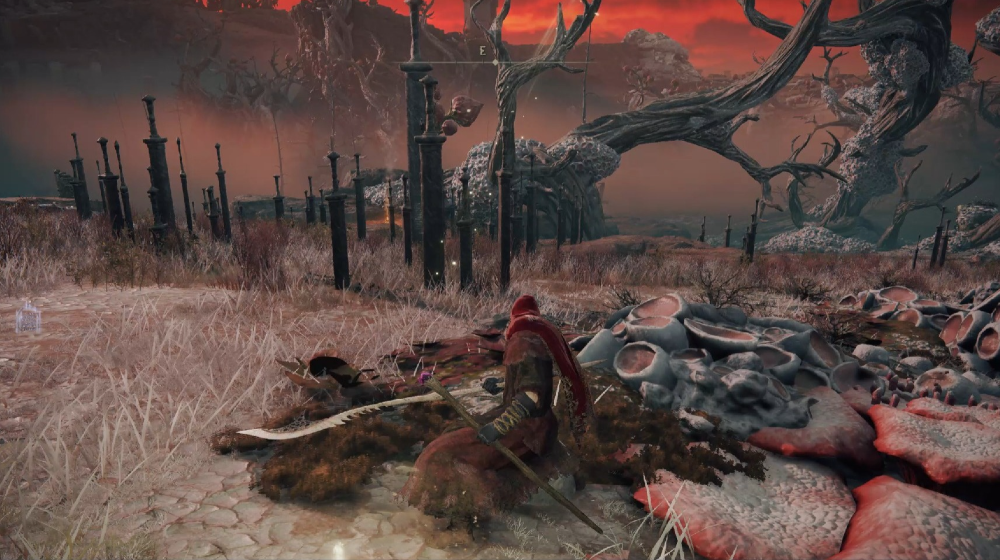Click the compass bar's east marker

click(x=482, y=50)
